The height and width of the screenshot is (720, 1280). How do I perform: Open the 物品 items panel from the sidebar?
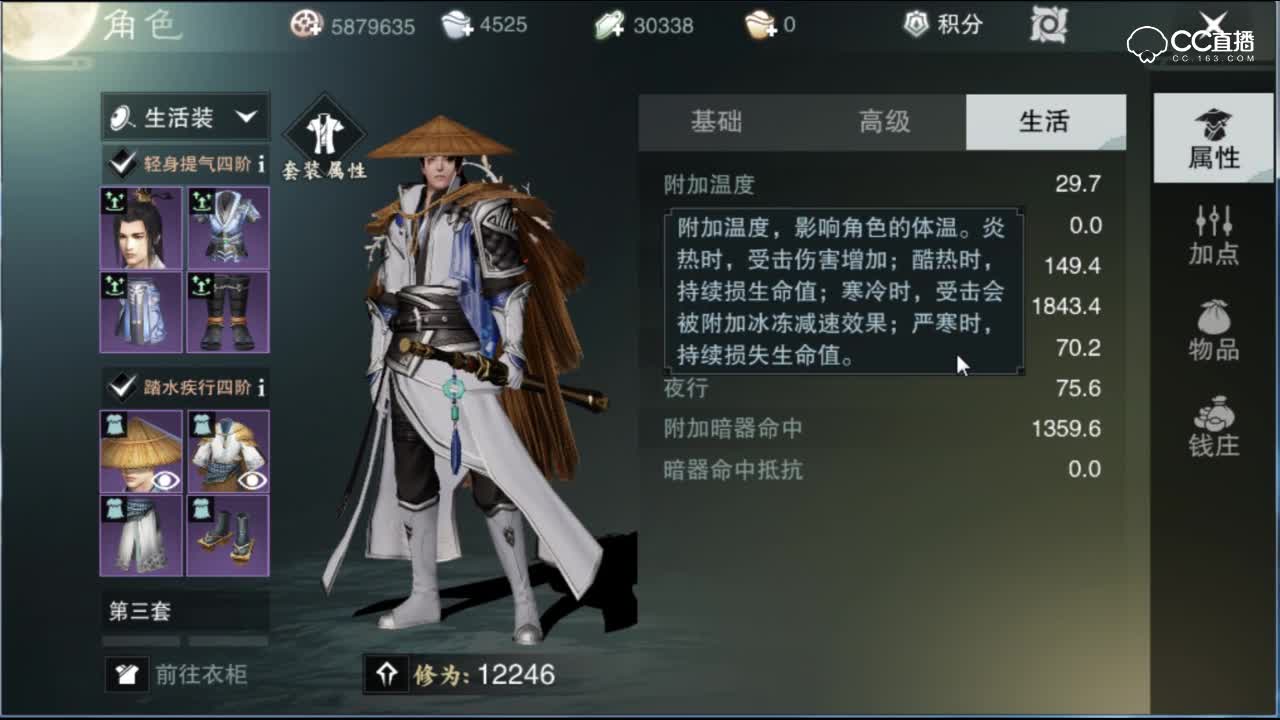[x=1212, y=325]
